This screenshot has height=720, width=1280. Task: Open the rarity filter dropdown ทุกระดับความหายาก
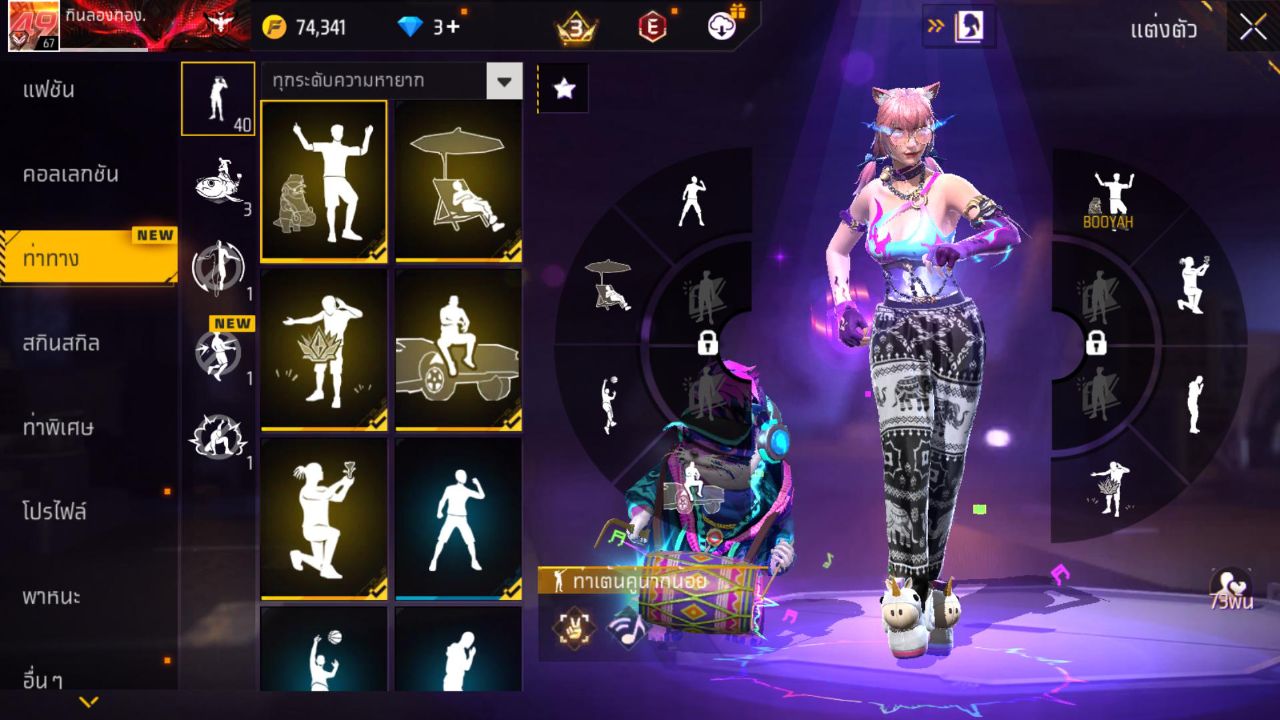click(390, 82)
